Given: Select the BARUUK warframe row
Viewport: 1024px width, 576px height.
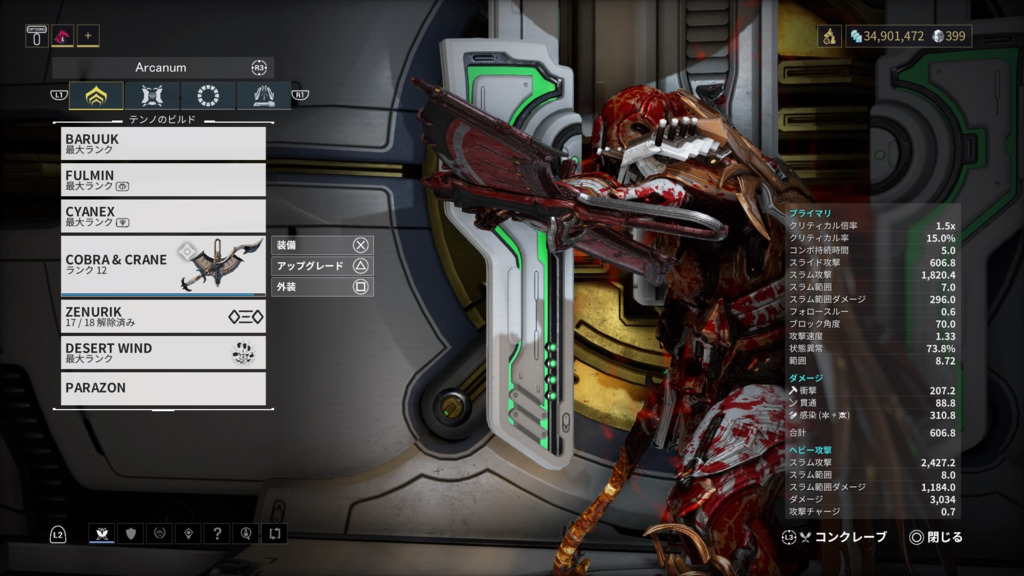Looking at the screenshot, I should (x=163, y=143).
